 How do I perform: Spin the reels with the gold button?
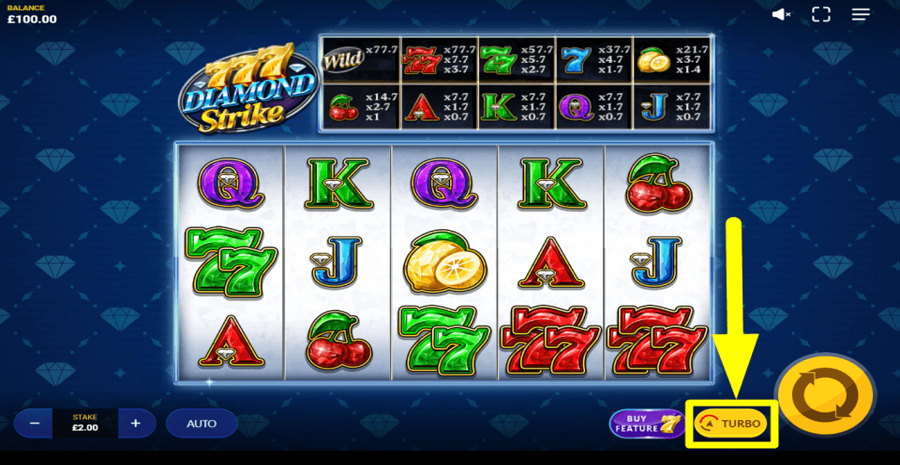point(825,397)
